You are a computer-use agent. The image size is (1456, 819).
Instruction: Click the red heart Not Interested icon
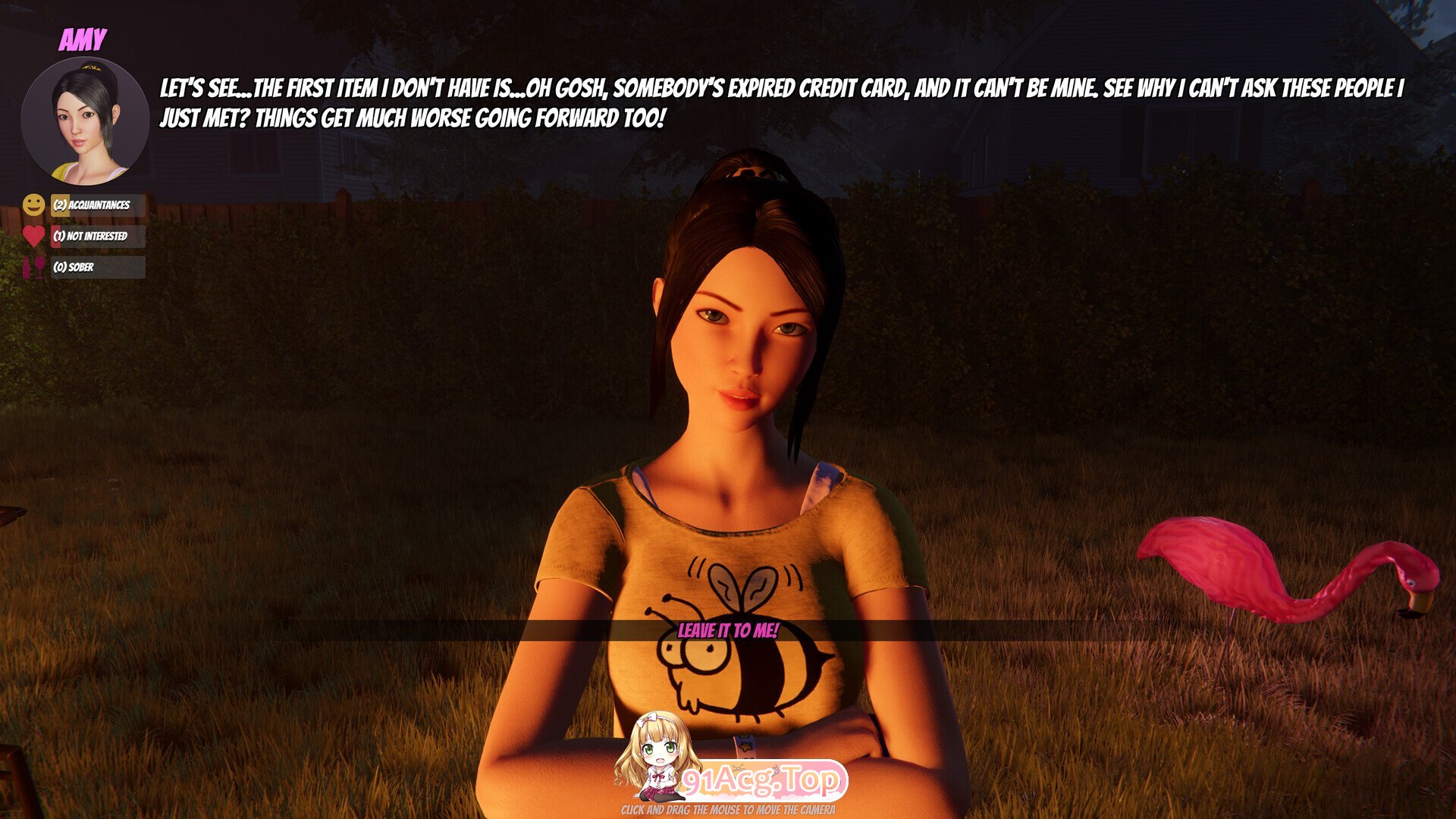[33, 235]
